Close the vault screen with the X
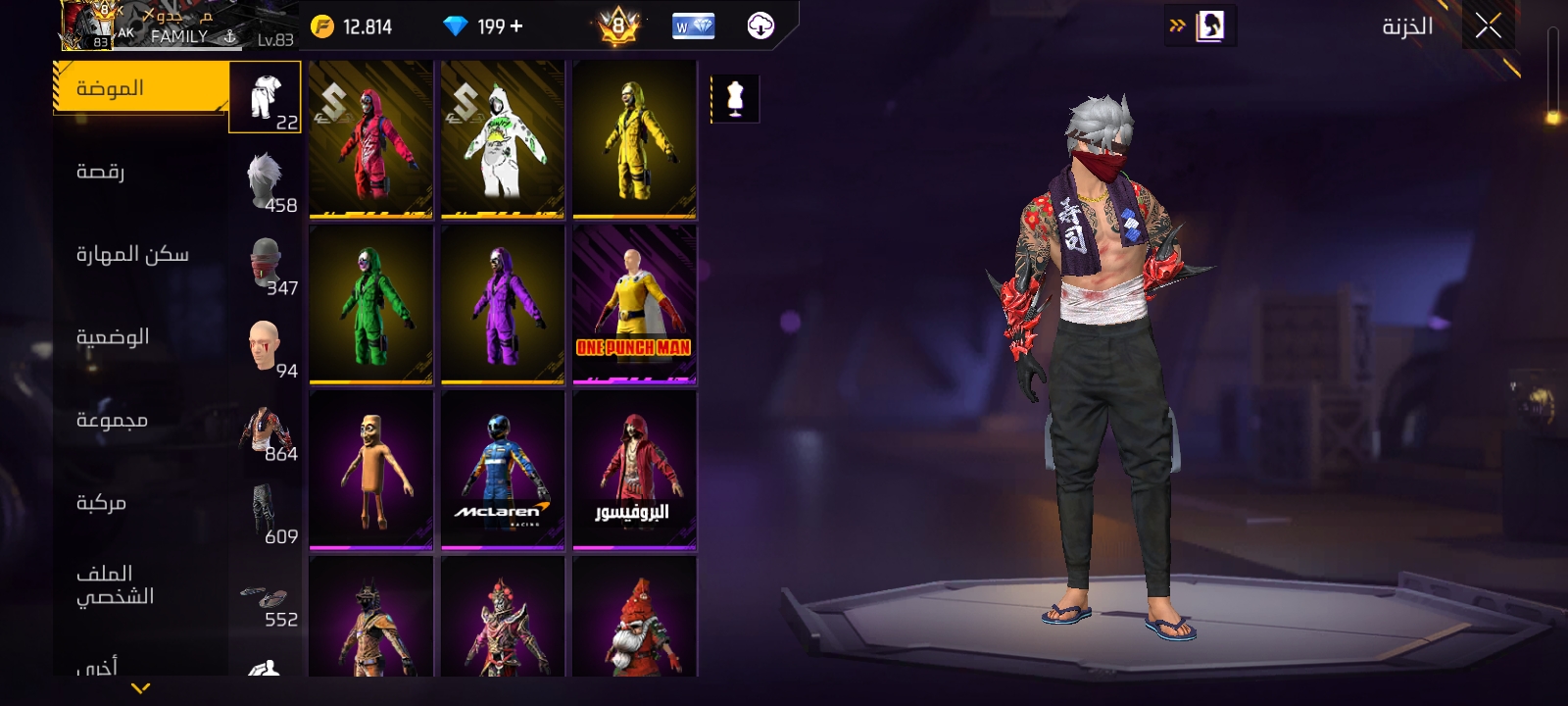The image size is (1568, 706). click(x=1488, y=26)
